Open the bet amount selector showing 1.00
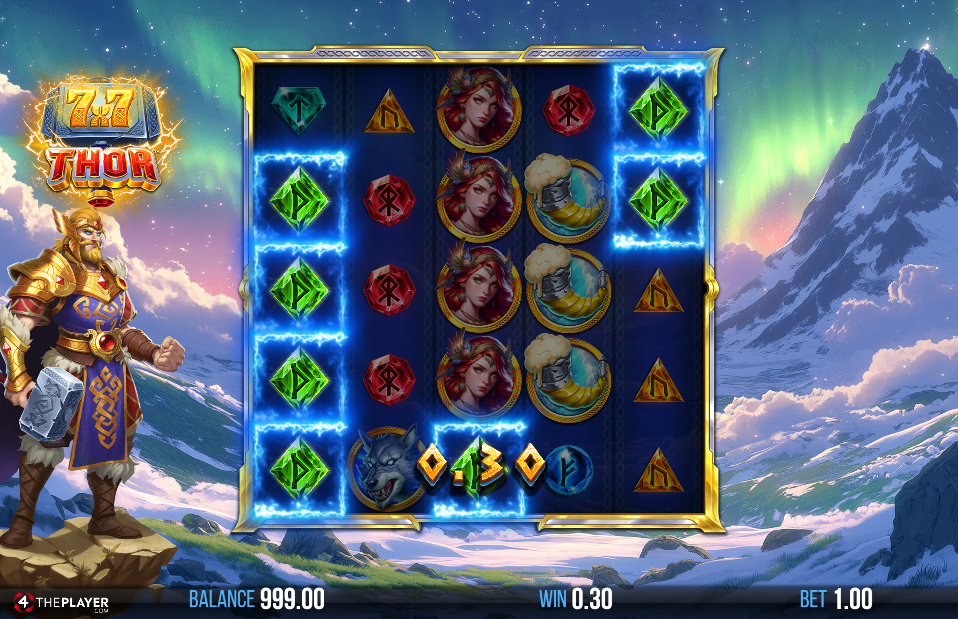 (x=836, y=599)
